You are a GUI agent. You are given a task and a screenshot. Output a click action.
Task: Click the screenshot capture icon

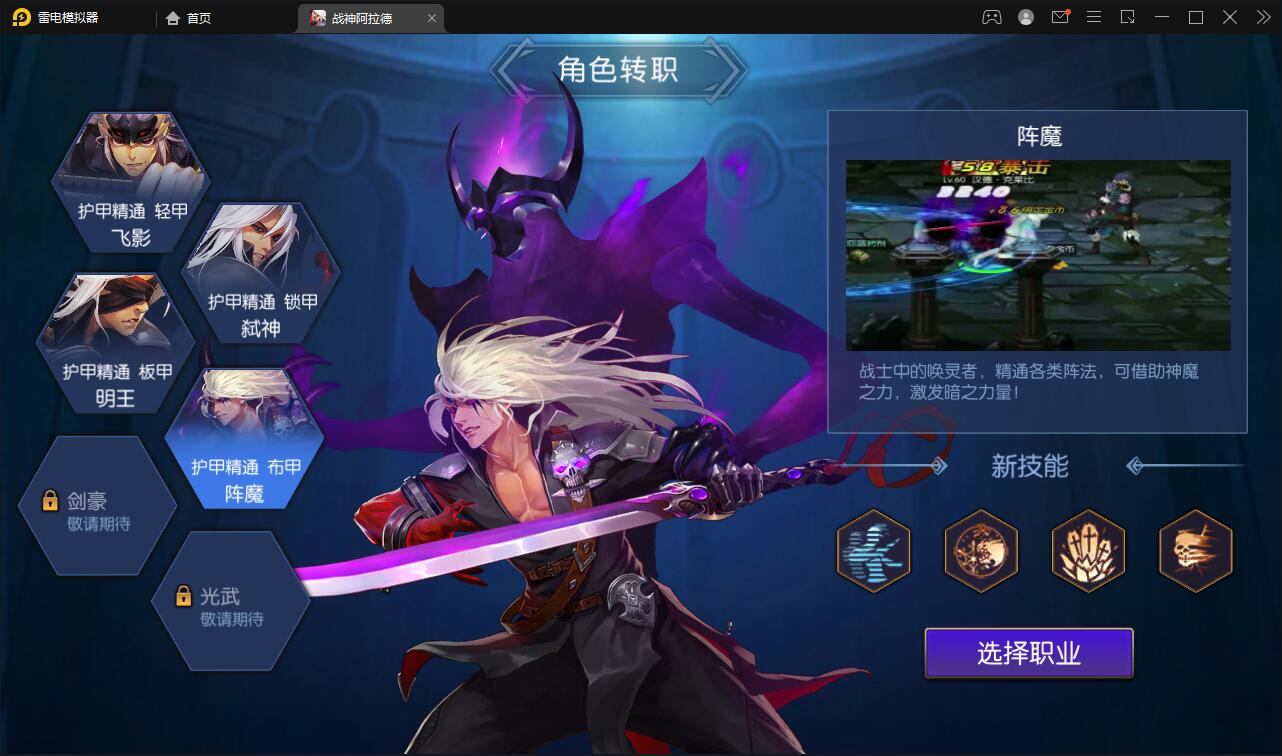click(1129, 17)
